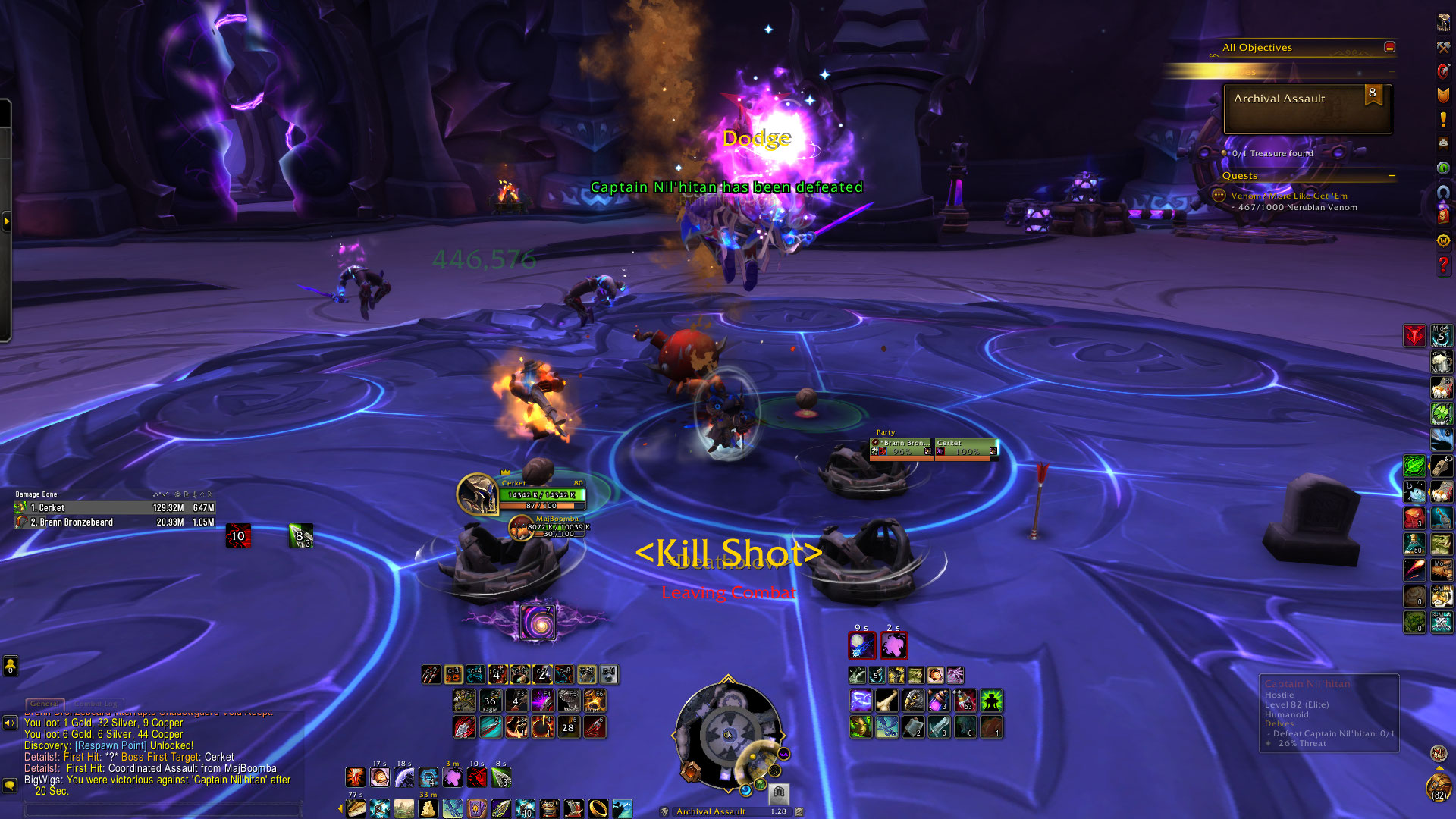Open the chat speech bubble button
The image size is (1456, 819).
10,785
